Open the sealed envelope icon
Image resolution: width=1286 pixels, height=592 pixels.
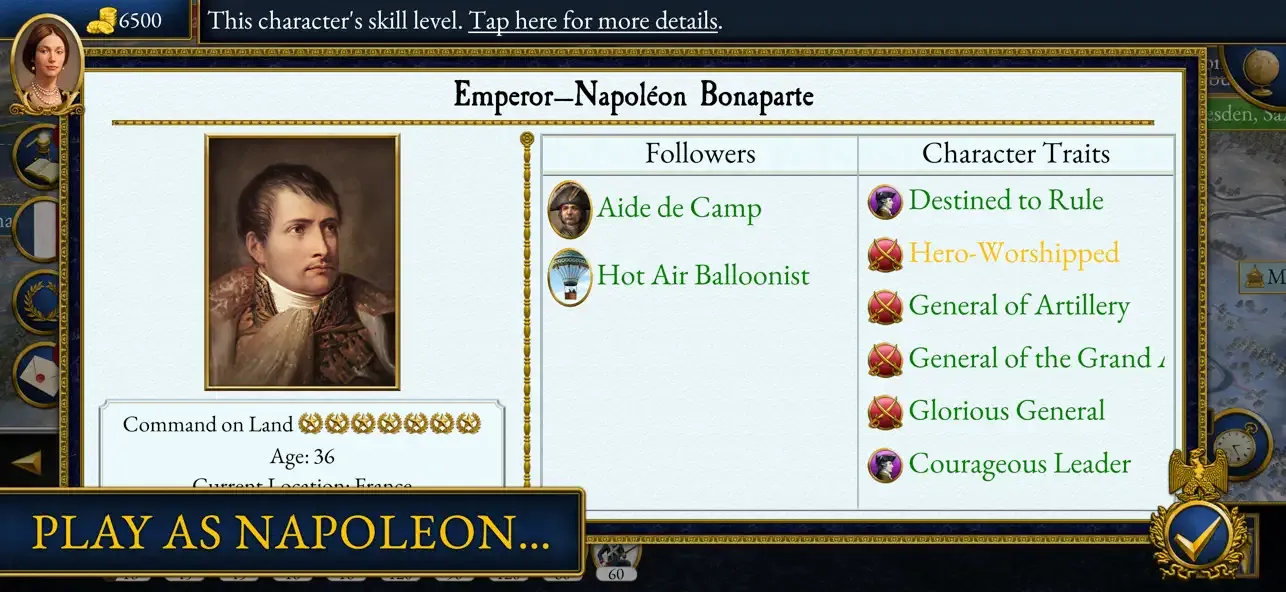pyautogui.click(x=40, y=372)
